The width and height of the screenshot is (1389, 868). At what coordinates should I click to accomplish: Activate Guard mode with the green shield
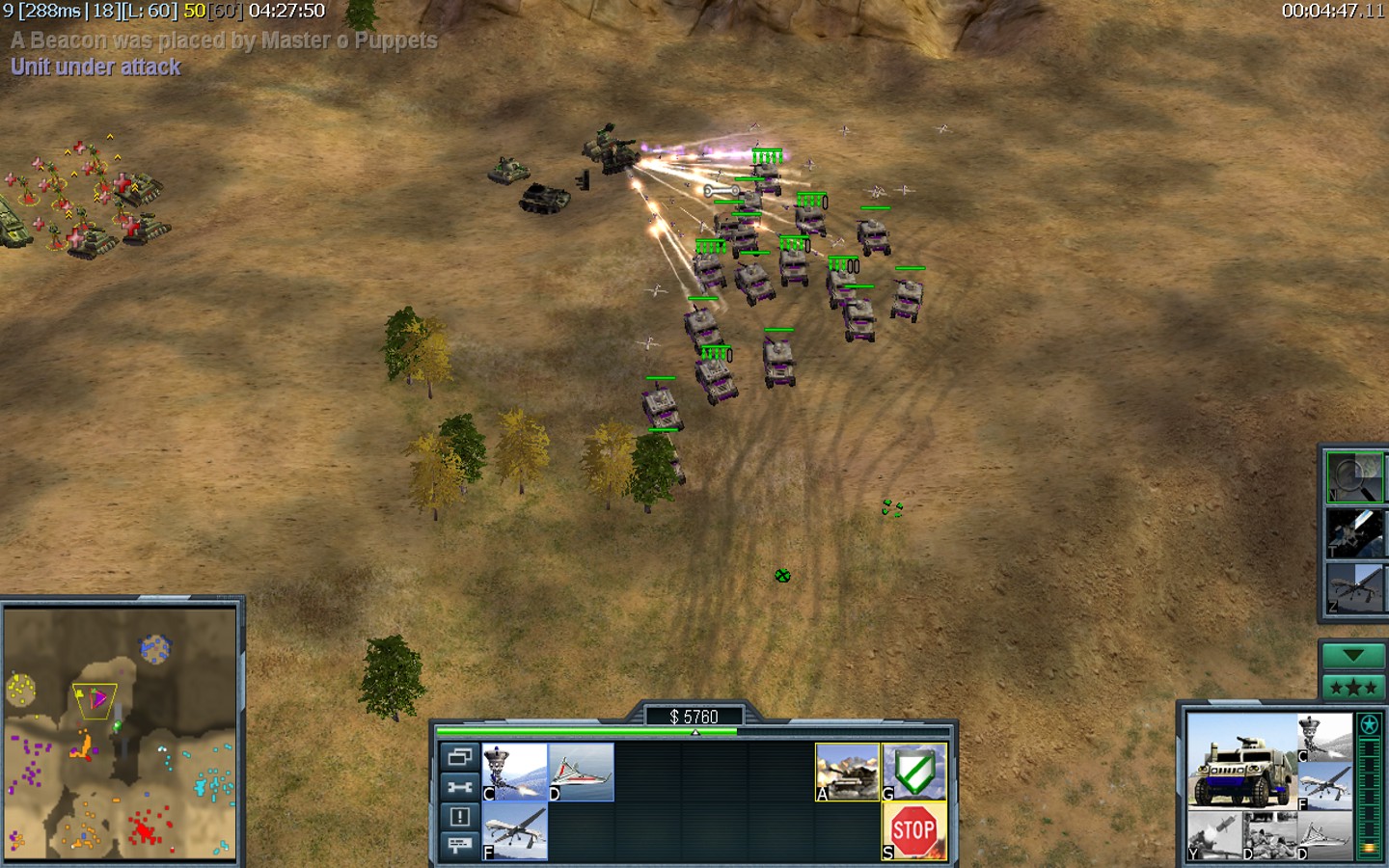pos(913,771)
